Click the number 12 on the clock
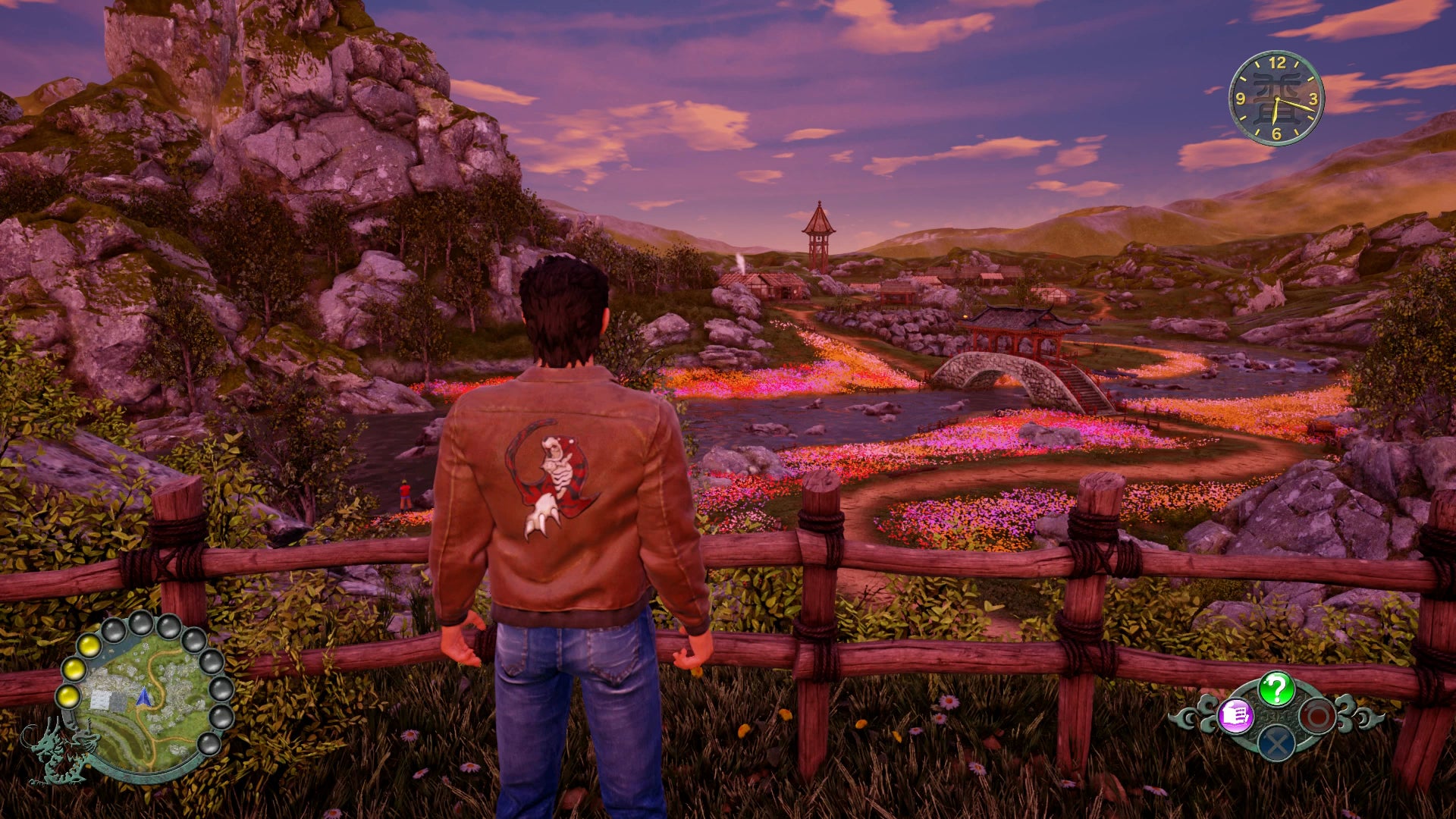 (1278, 64)
